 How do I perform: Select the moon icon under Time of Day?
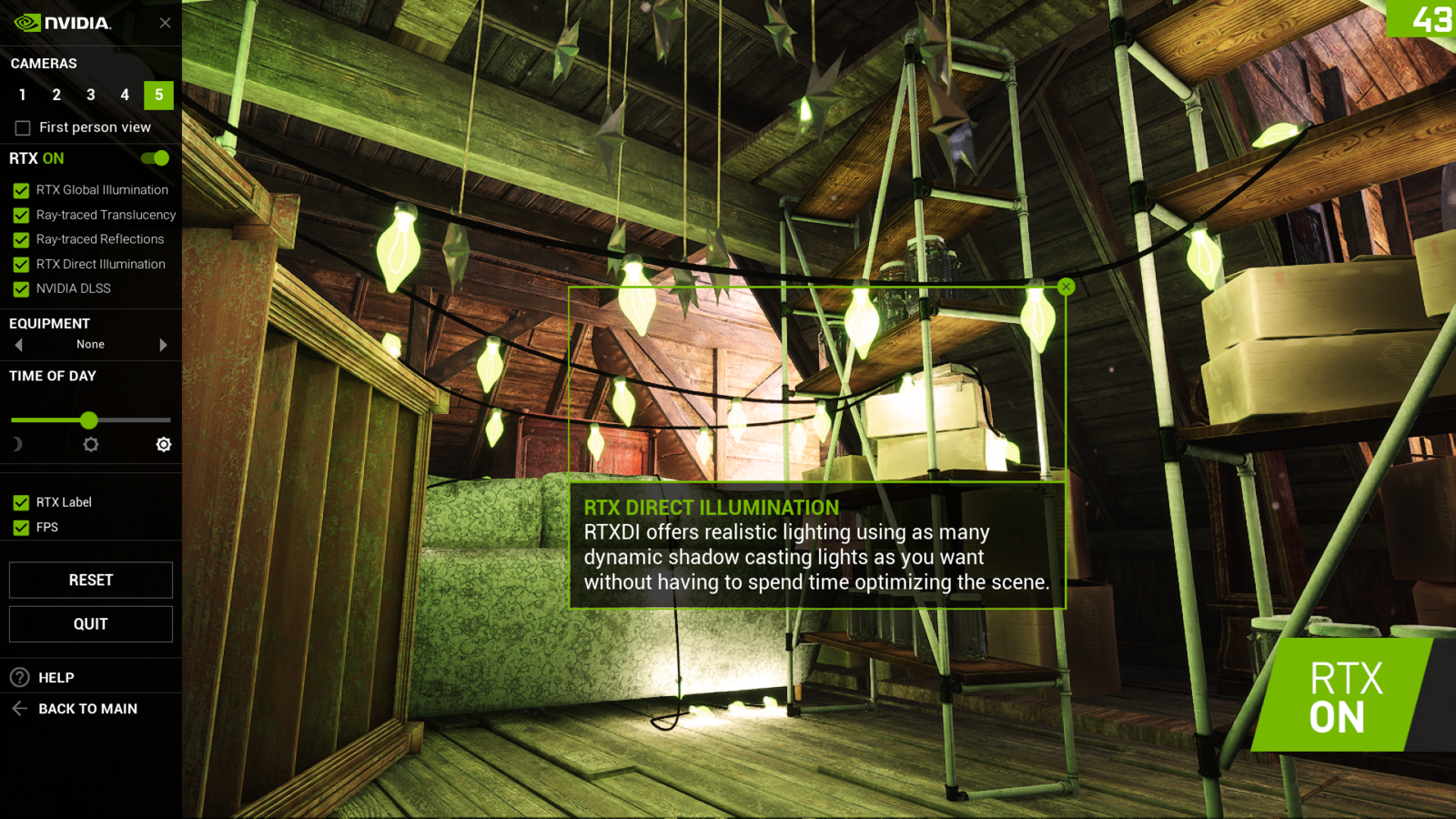click(17, 444)
